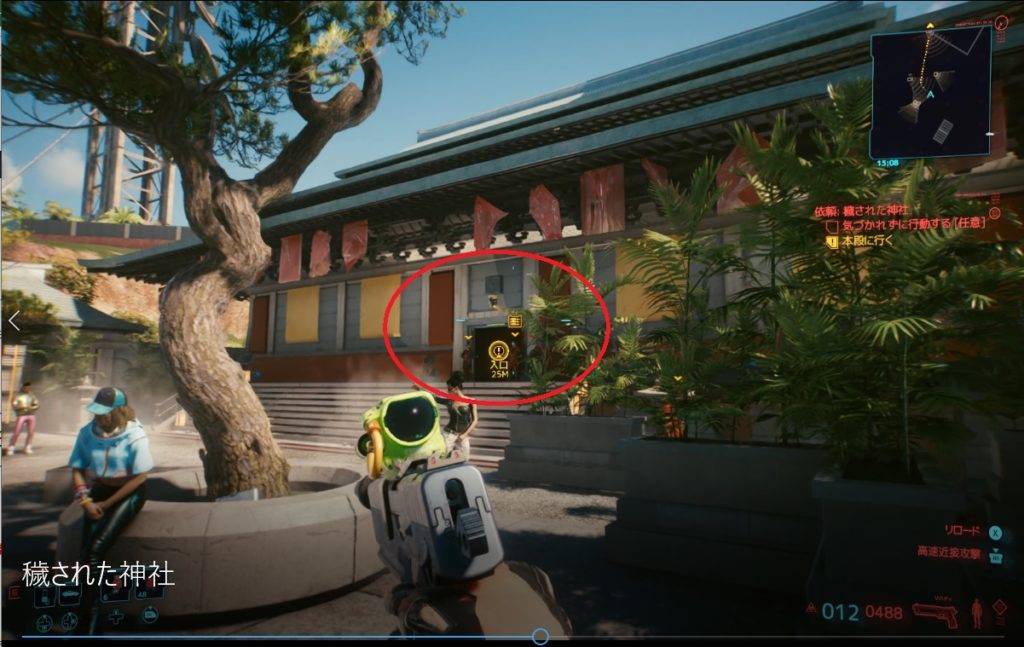The image size is (1024, 647).
Task: Click the 入口 25M waypoint marker
Action: (x=498, y=355)
